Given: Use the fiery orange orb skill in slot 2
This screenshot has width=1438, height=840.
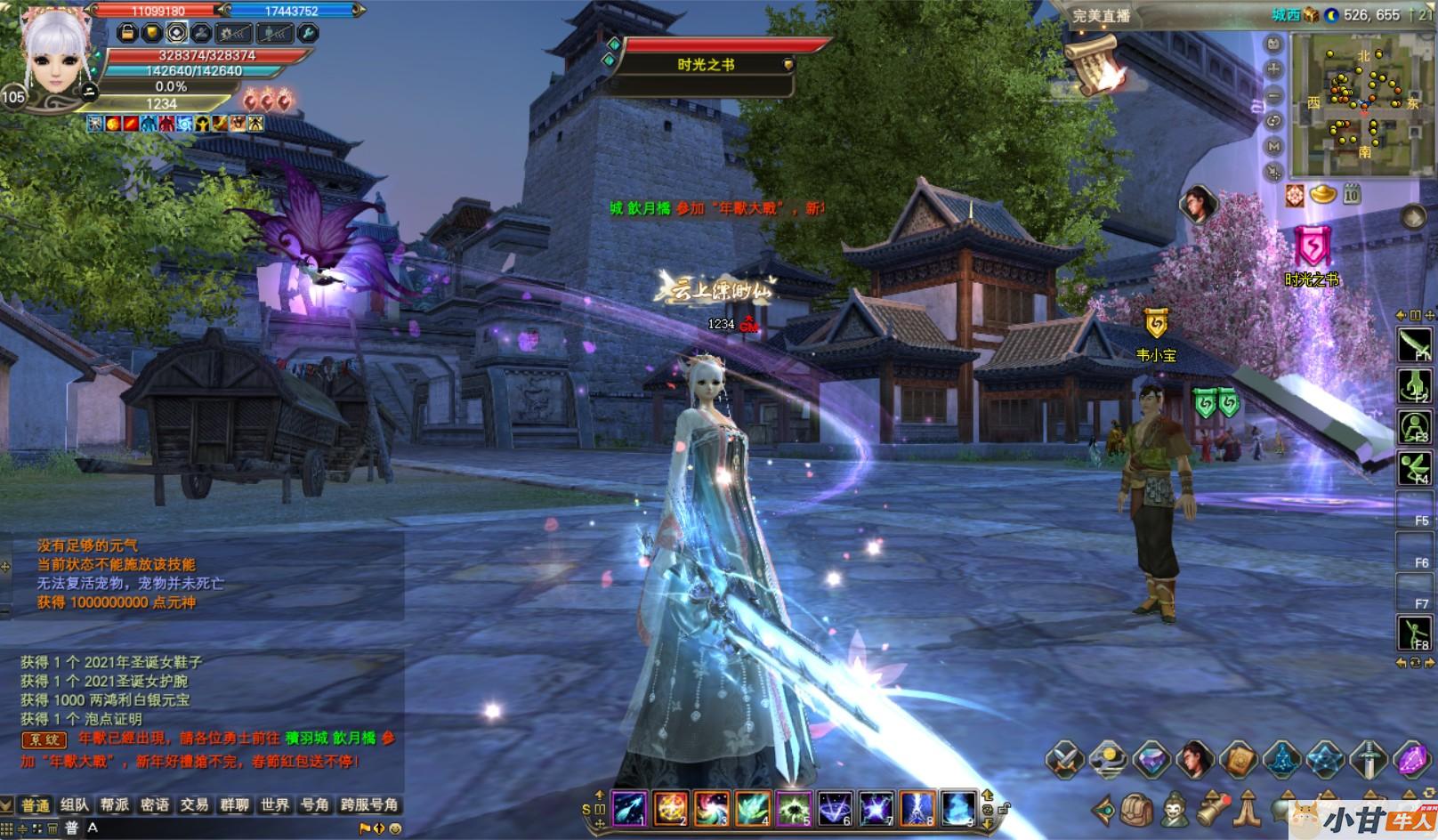Looking at the screenshot, I should tap(671, 808).
